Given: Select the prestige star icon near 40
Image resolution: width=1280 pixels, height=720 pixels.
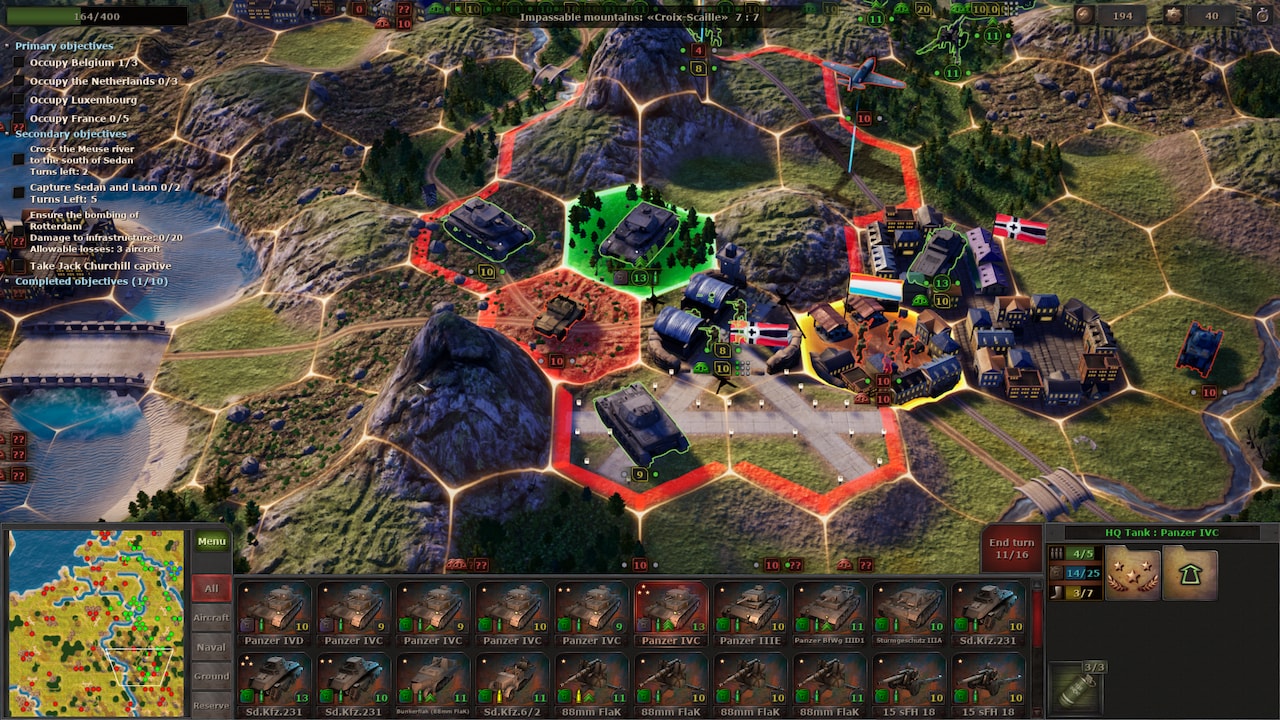Looking at the screenshot, I should tap(1173, 15).
